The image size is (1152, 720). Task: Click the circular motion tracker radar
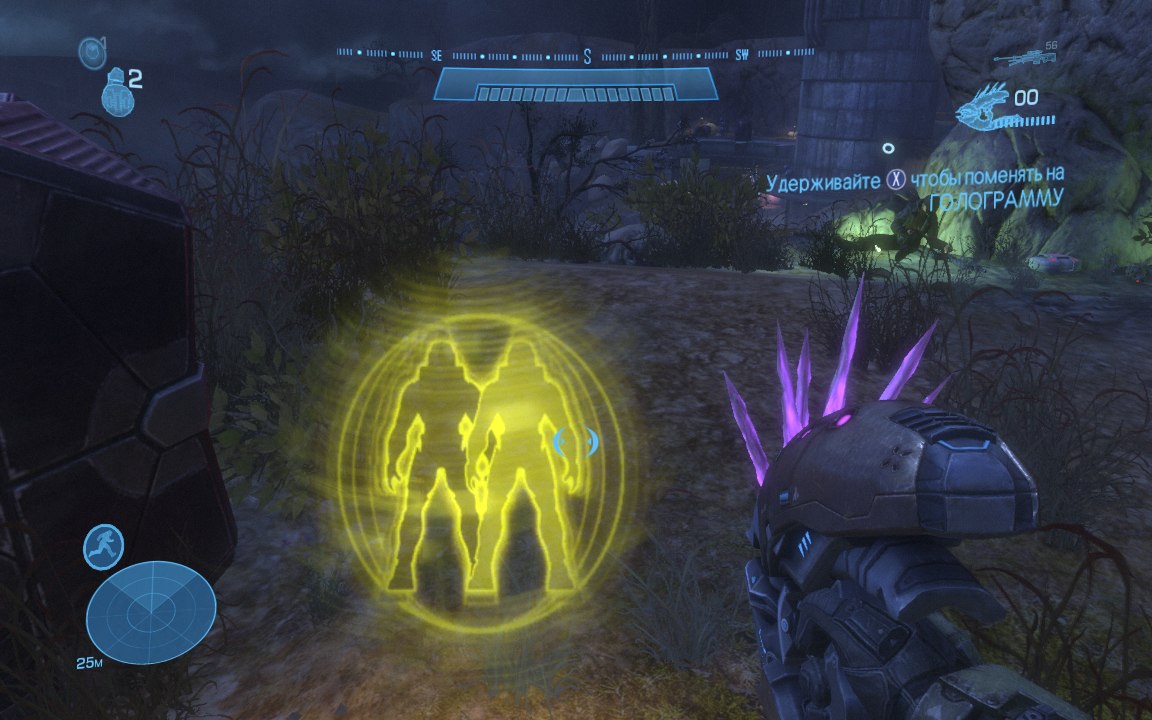151,610
